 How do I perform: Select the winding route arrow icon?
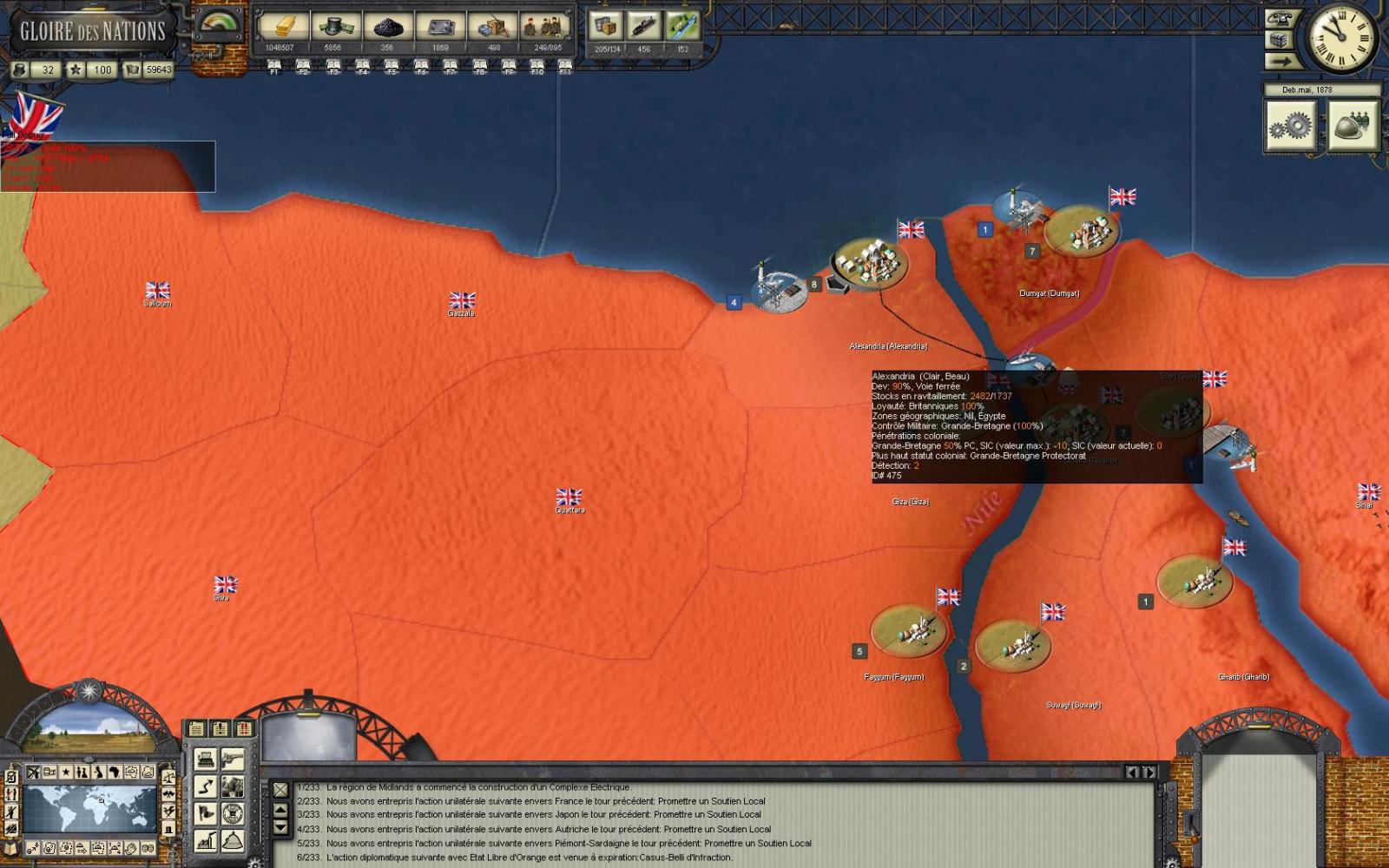(x=206, y=786)
